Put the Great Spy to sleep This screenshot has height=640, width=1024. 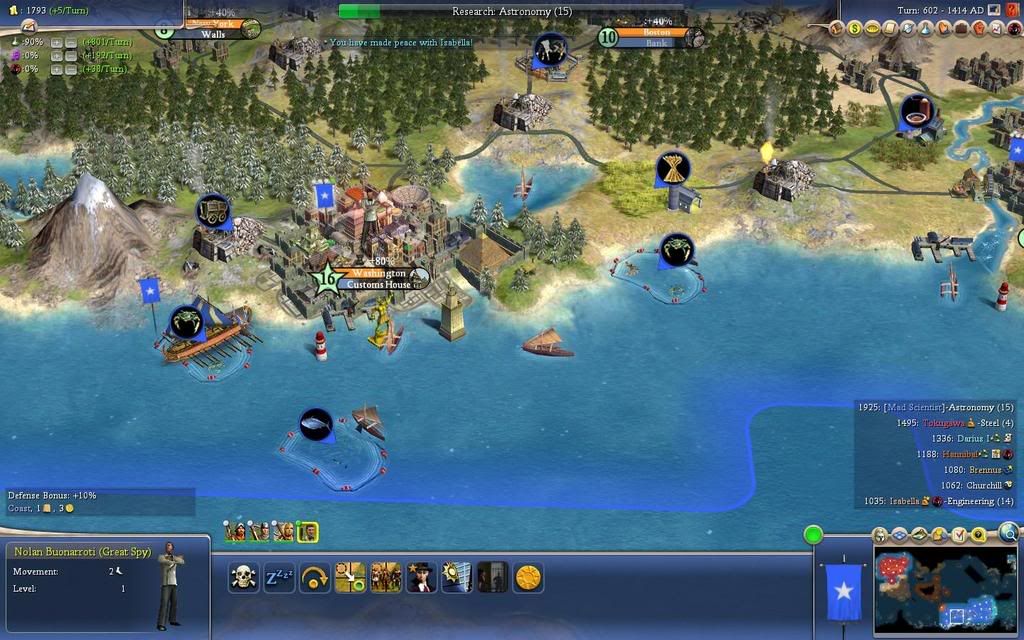[x=279, y=577]
